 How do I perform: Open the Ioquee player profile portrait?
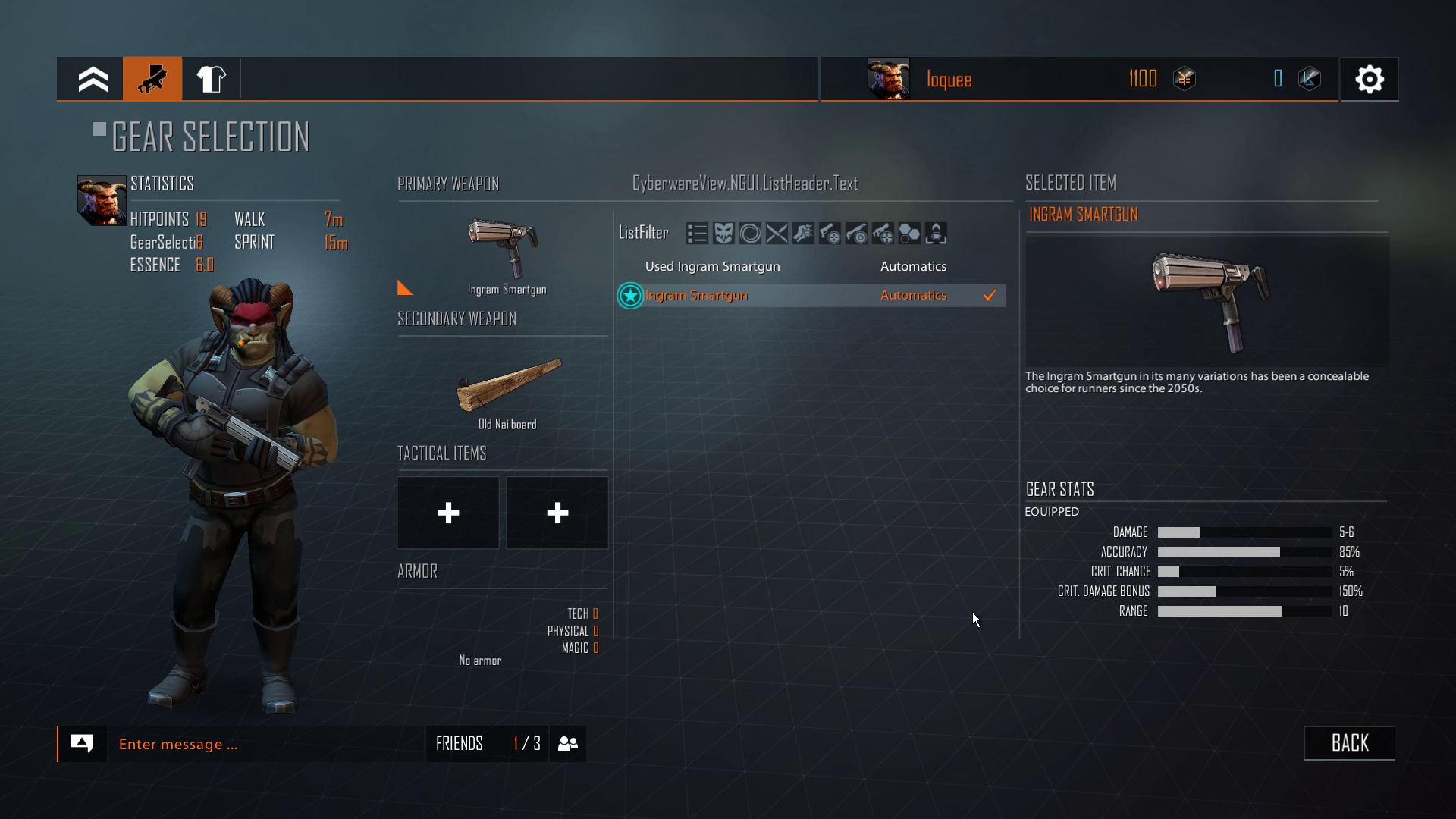point(888,79)
